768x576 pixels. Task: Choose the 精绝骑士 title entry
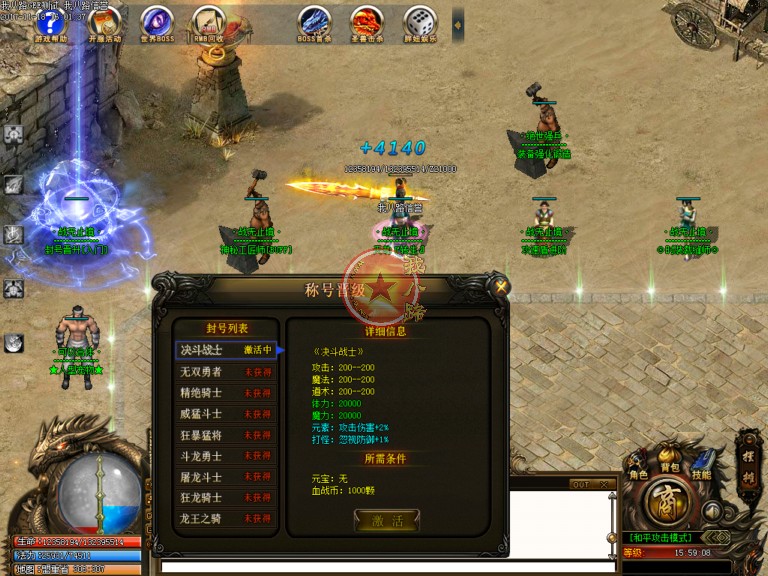tap(225, 393)
